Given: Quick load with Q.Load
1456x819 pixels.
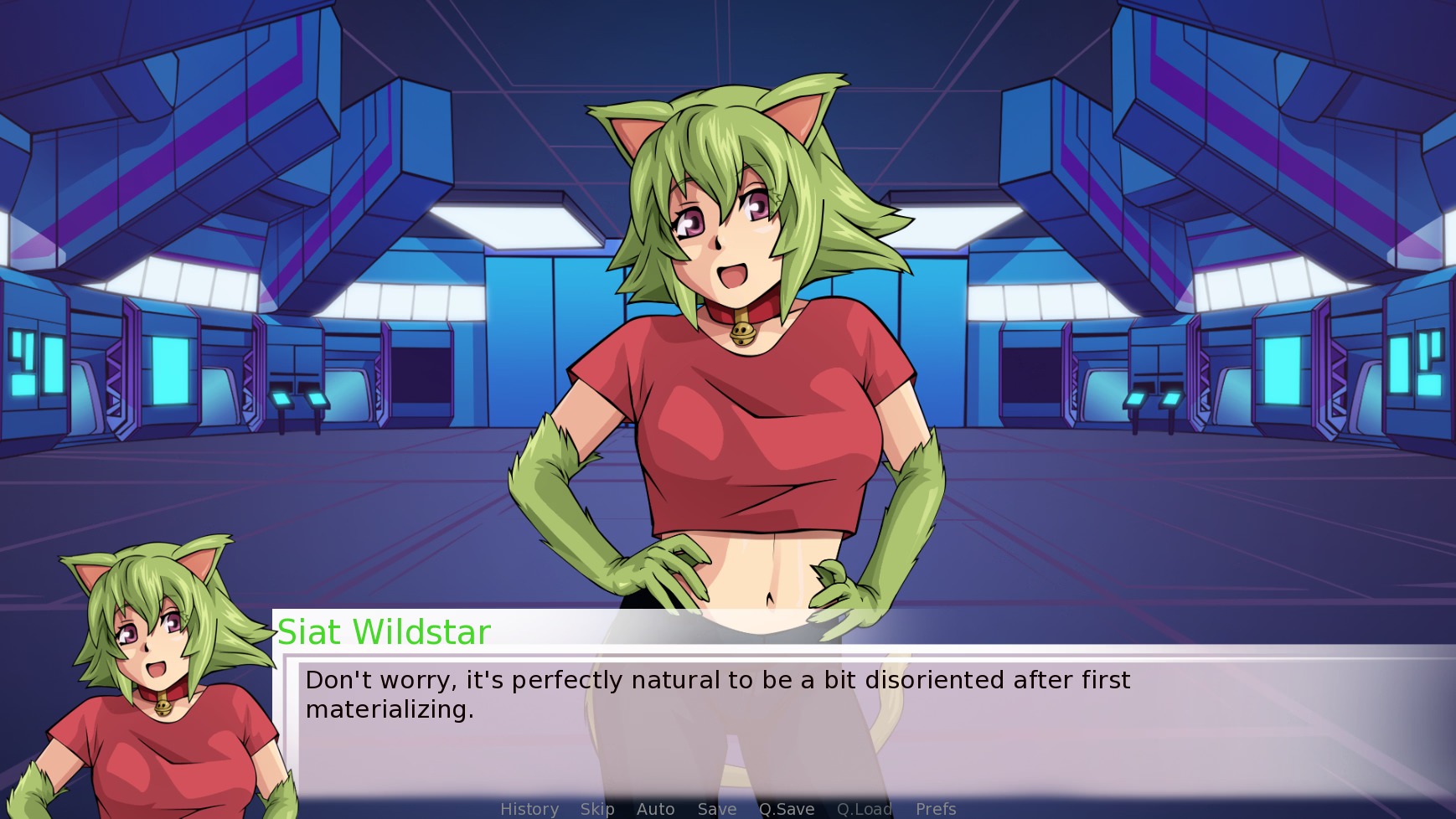Looking at the screenshot, I should click(865, 809).
